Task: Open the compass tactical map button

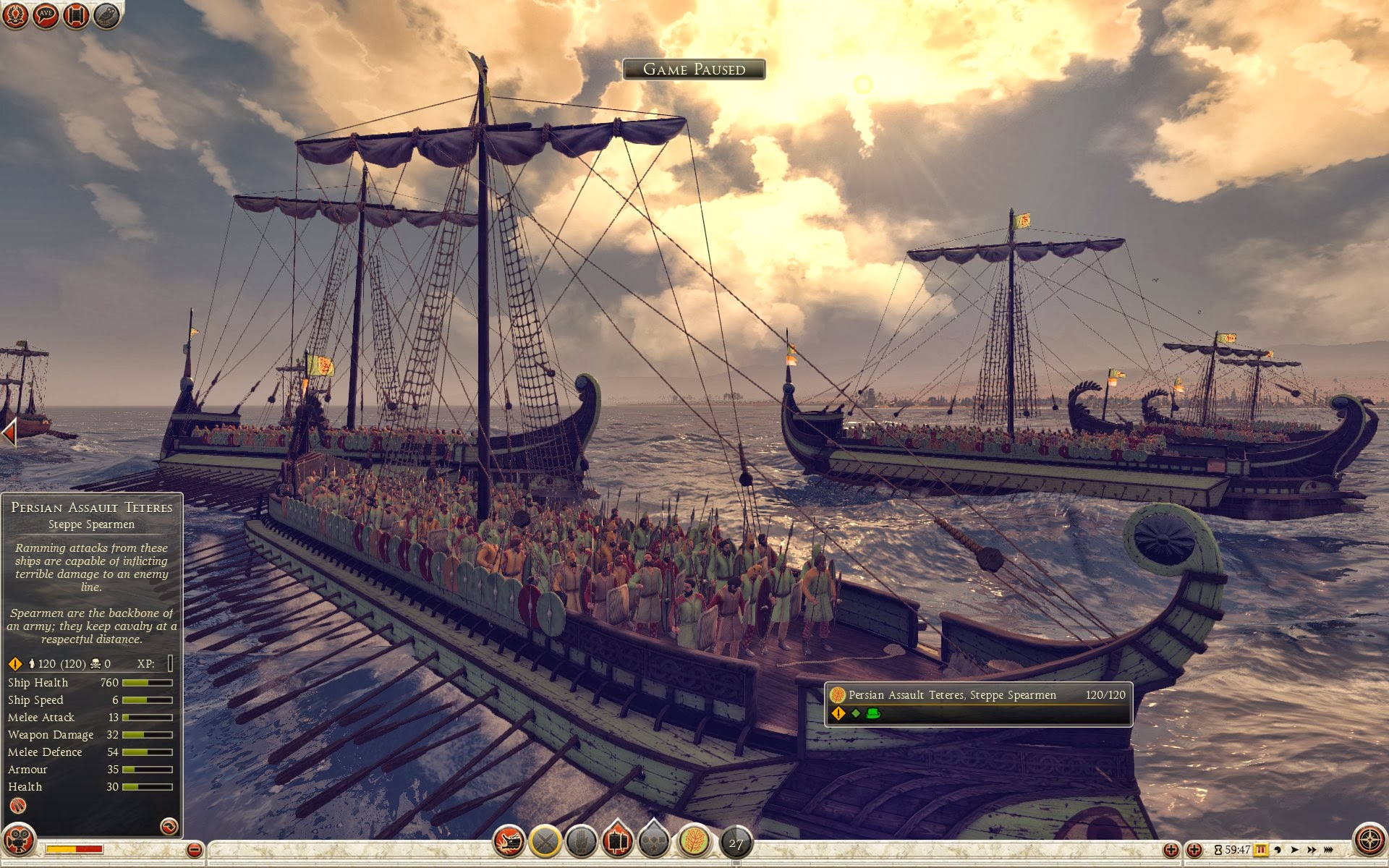Action: click(1369, 841)
